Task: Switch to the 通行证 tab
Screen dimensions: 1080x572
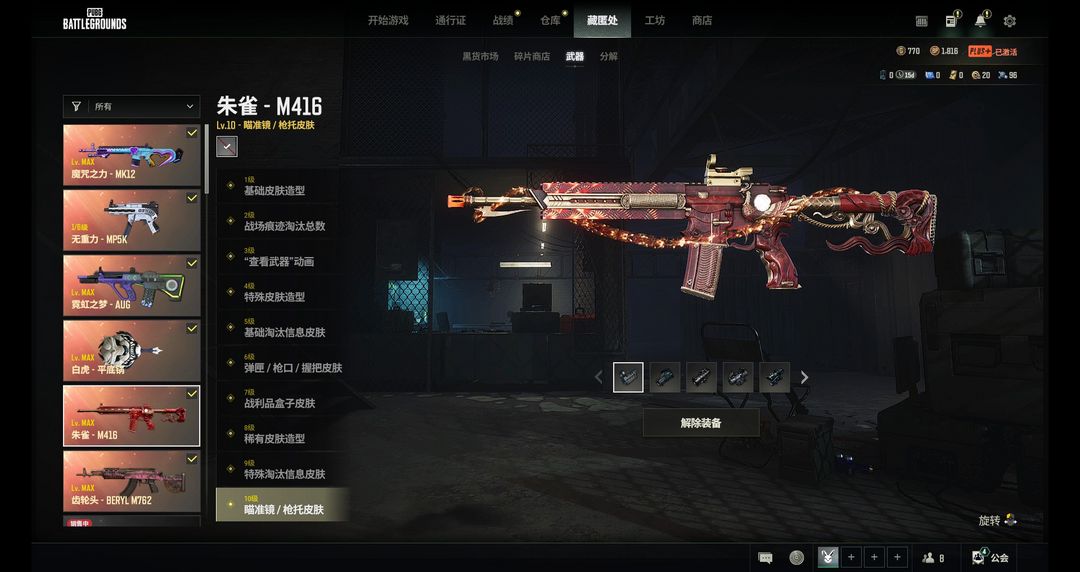Action: pos(450,21)
